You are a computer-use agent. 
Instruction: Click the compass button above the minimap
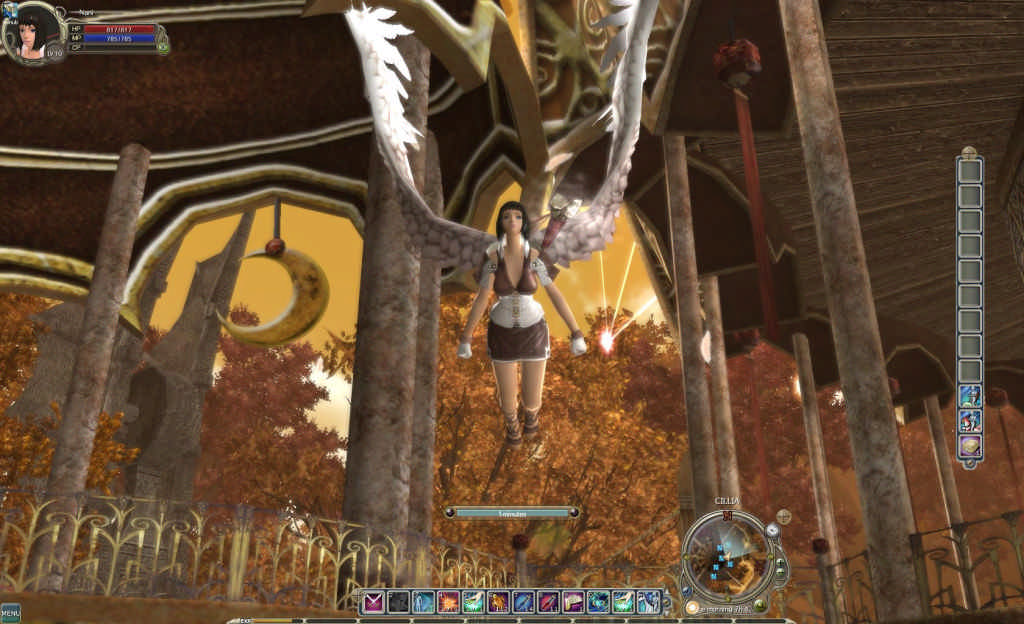783,517
